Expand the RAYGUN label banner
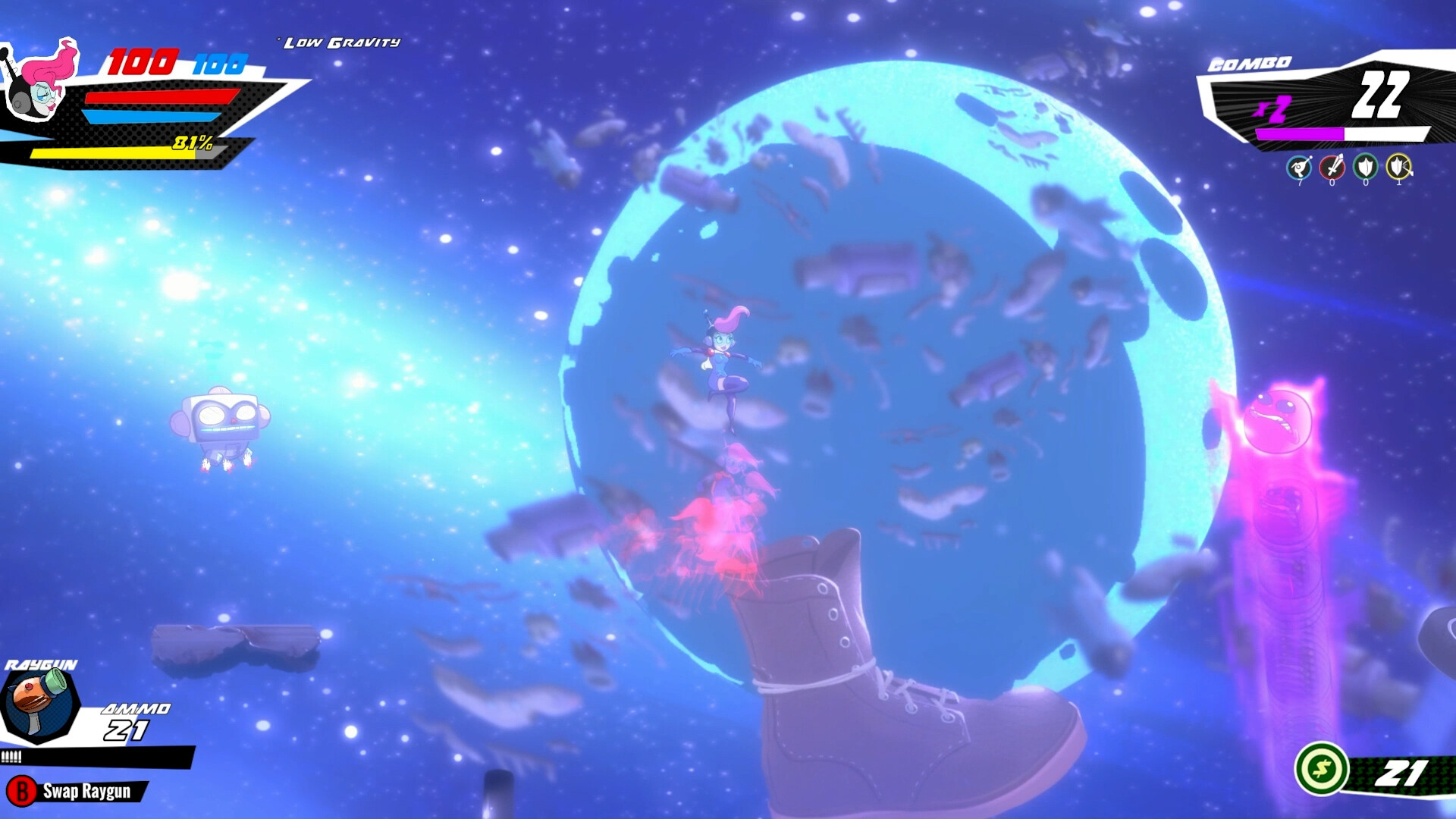This screenshot has width=1456, height=819. coord(42,664)
